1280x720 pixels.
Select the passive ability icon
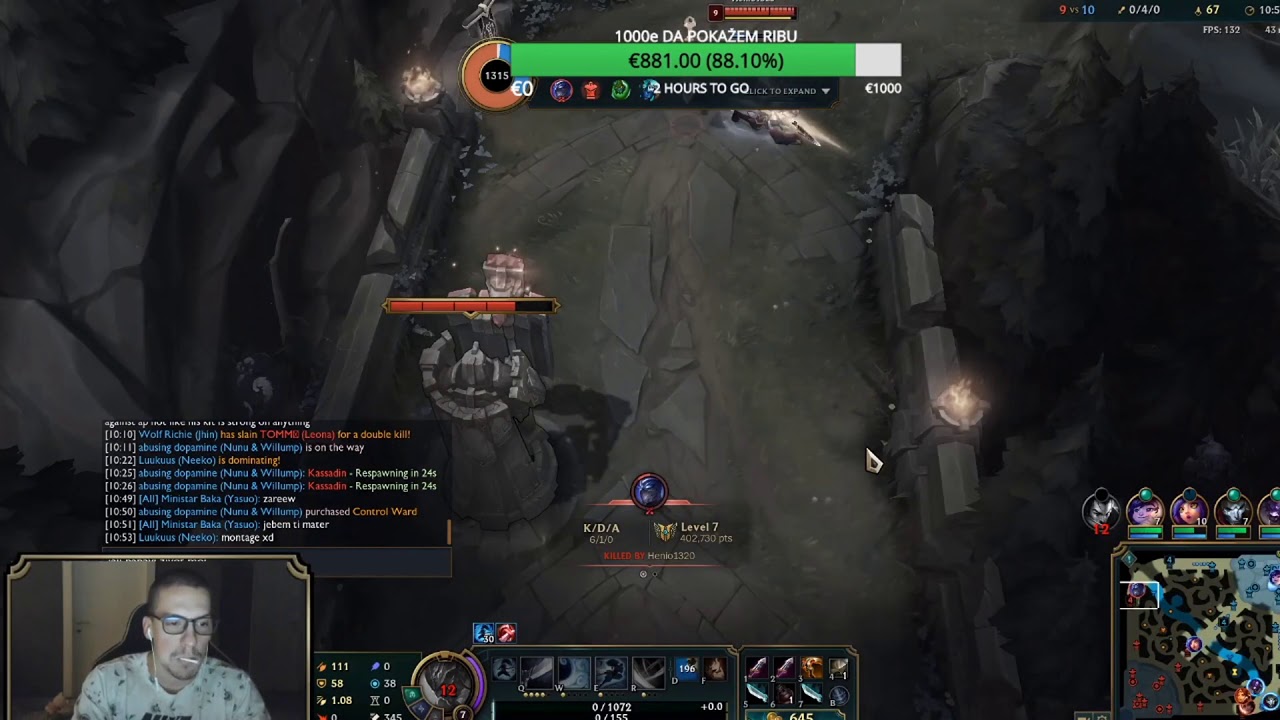point(504,669)
